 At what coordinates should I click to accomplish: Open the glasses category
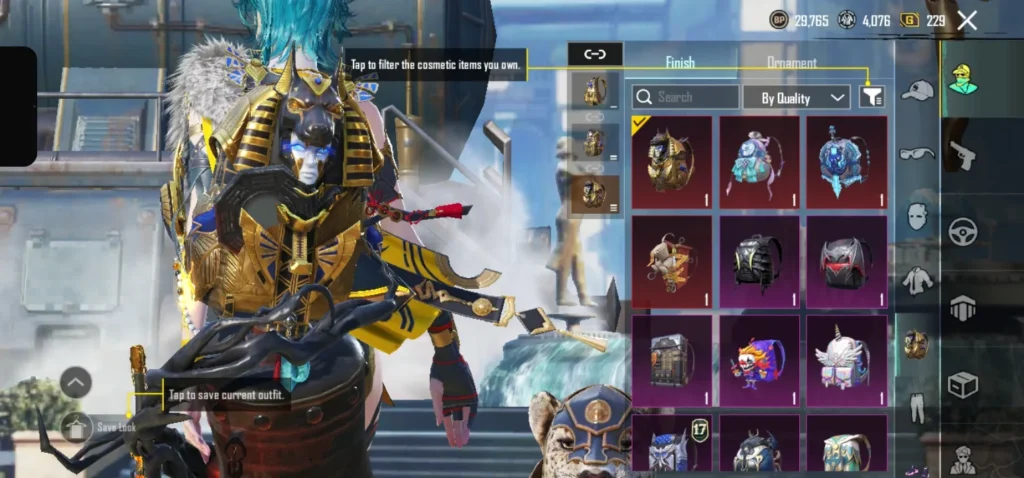(x=916, y=153)
